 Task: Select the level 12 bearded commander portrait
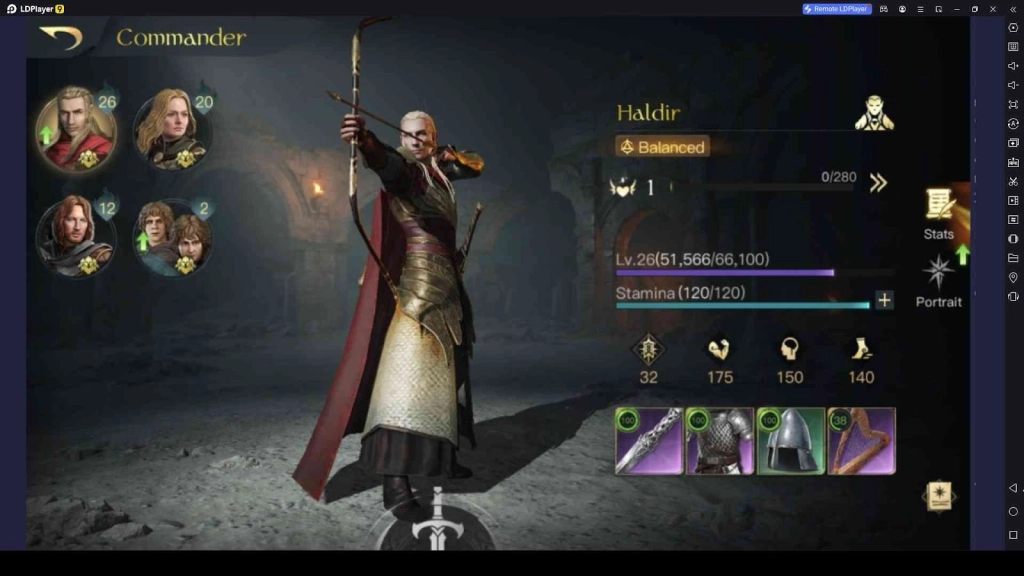pyautogui.click(x=76, y=237)
